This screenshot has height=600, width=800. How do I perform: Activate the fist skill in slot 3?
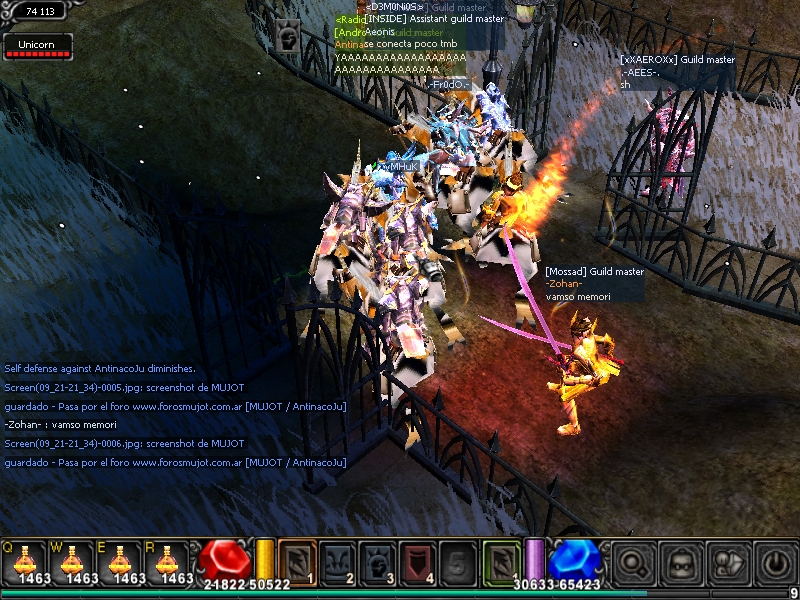[377, 561]
